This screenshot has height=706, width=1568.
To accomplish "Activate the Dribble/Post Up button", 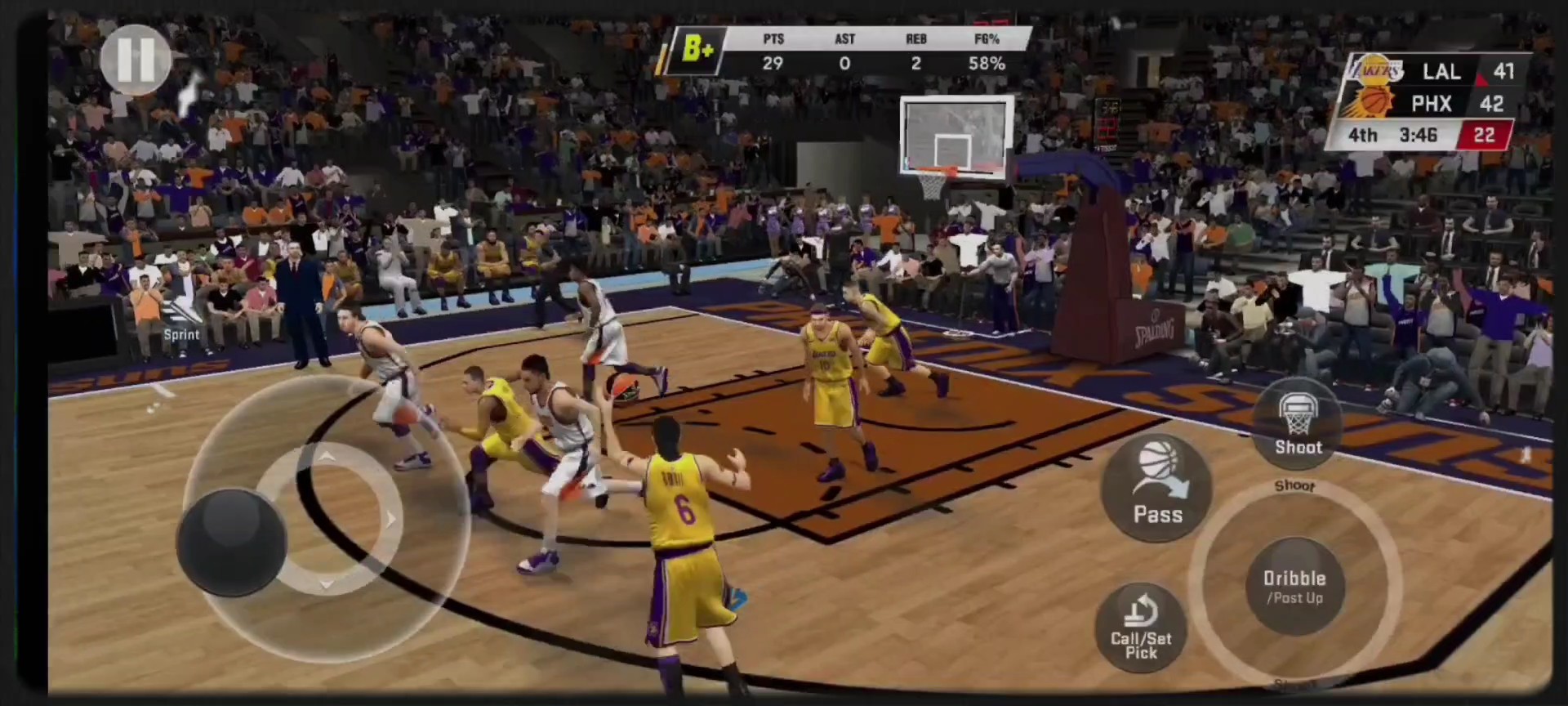I will point(1294,586).
